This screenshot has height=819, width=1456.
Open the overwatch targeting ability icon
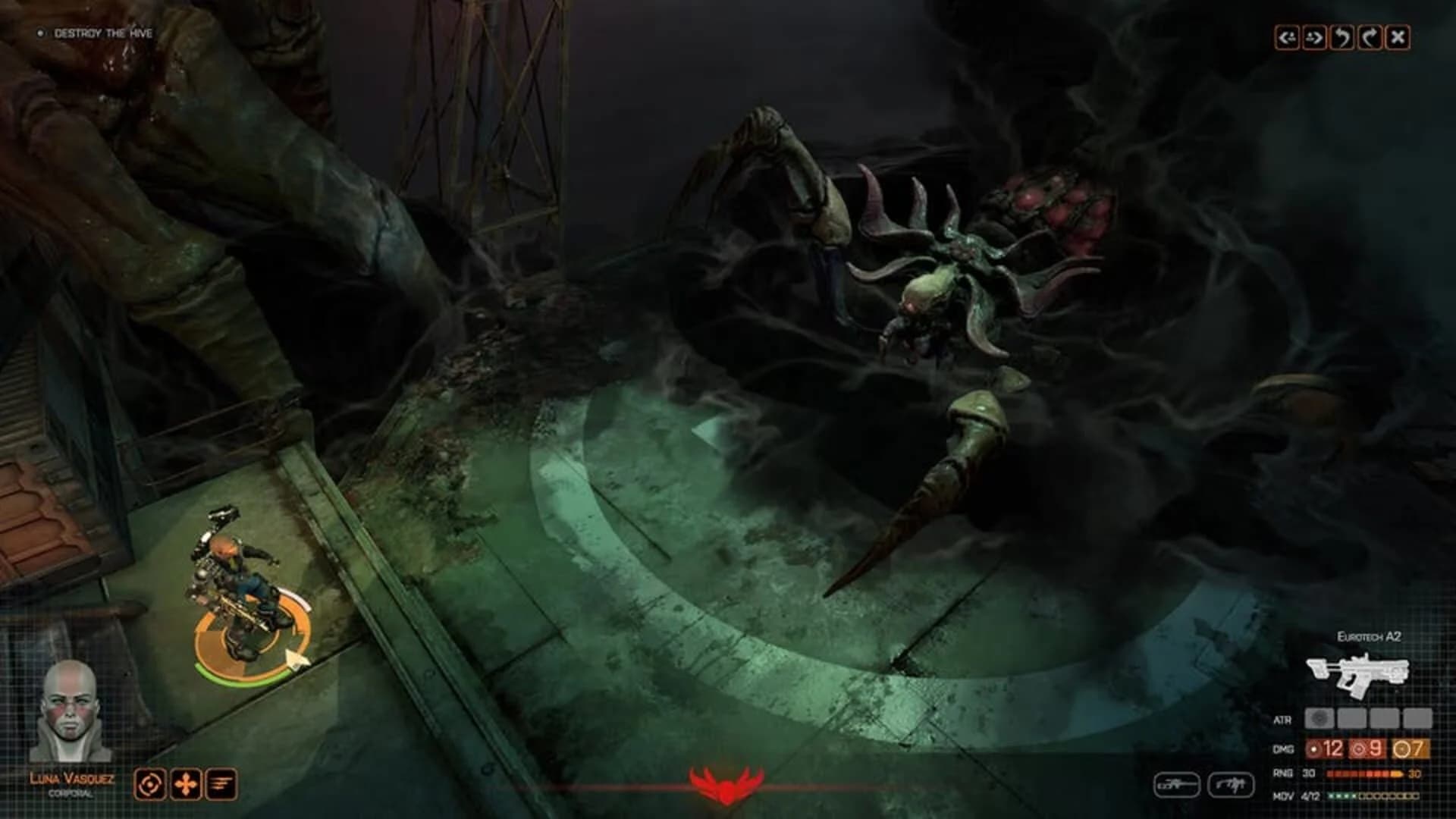[149, 783]
